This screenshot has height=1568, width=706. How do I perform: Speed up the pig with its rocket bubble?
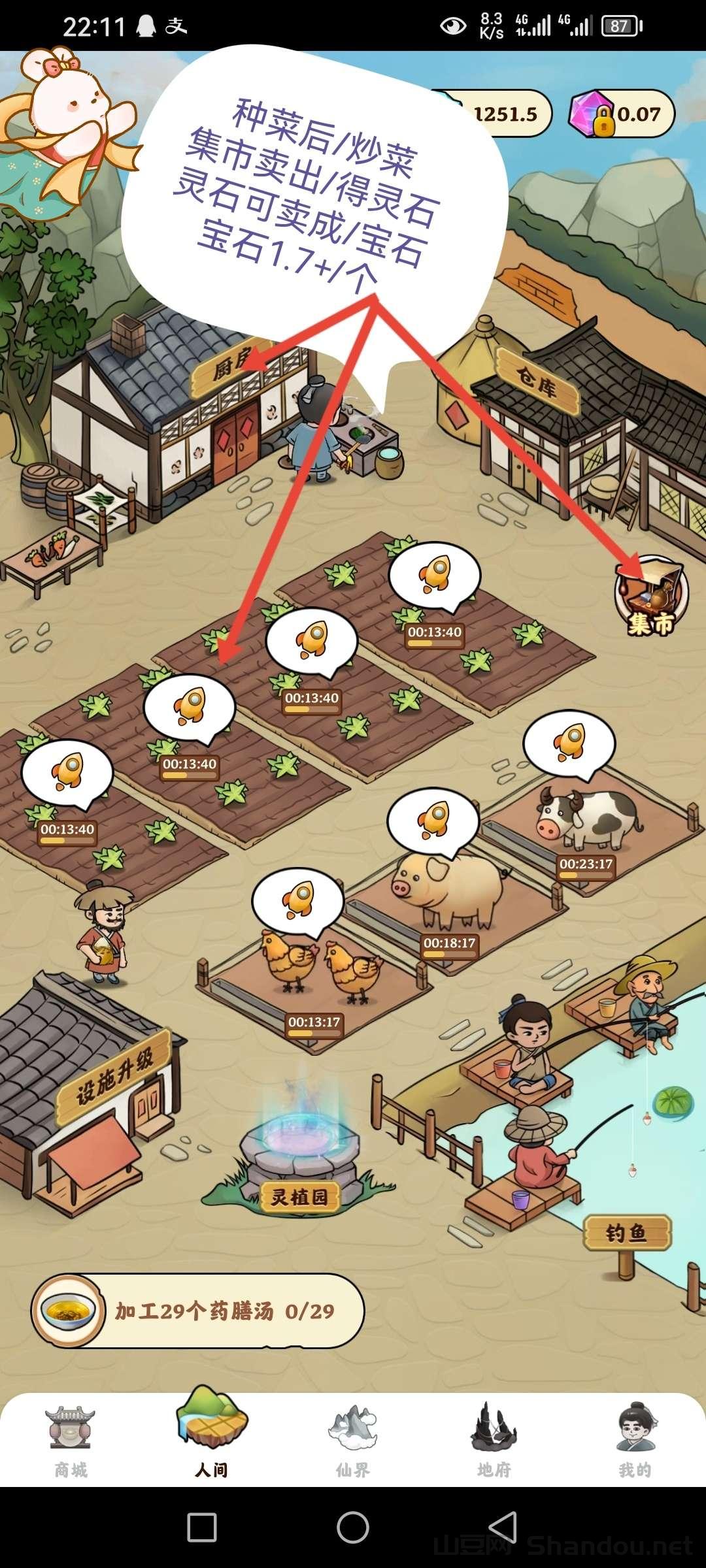click(x=433, y=821)
